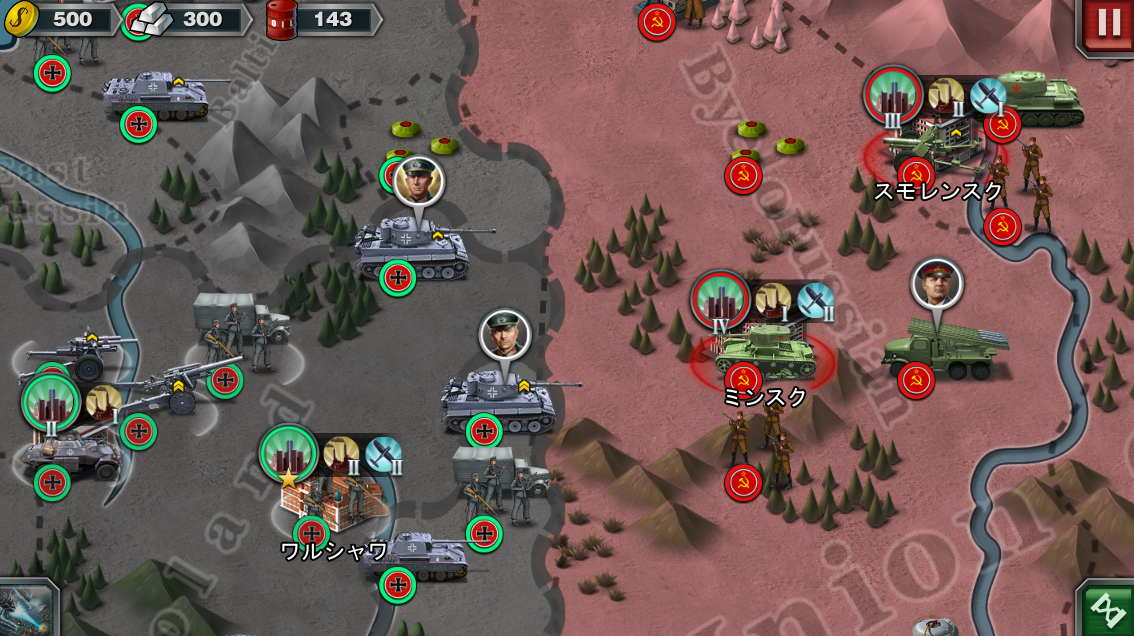Select the city of ワルシャワ
Screen dimensions: 1134x636
click(x=335, y=500)
